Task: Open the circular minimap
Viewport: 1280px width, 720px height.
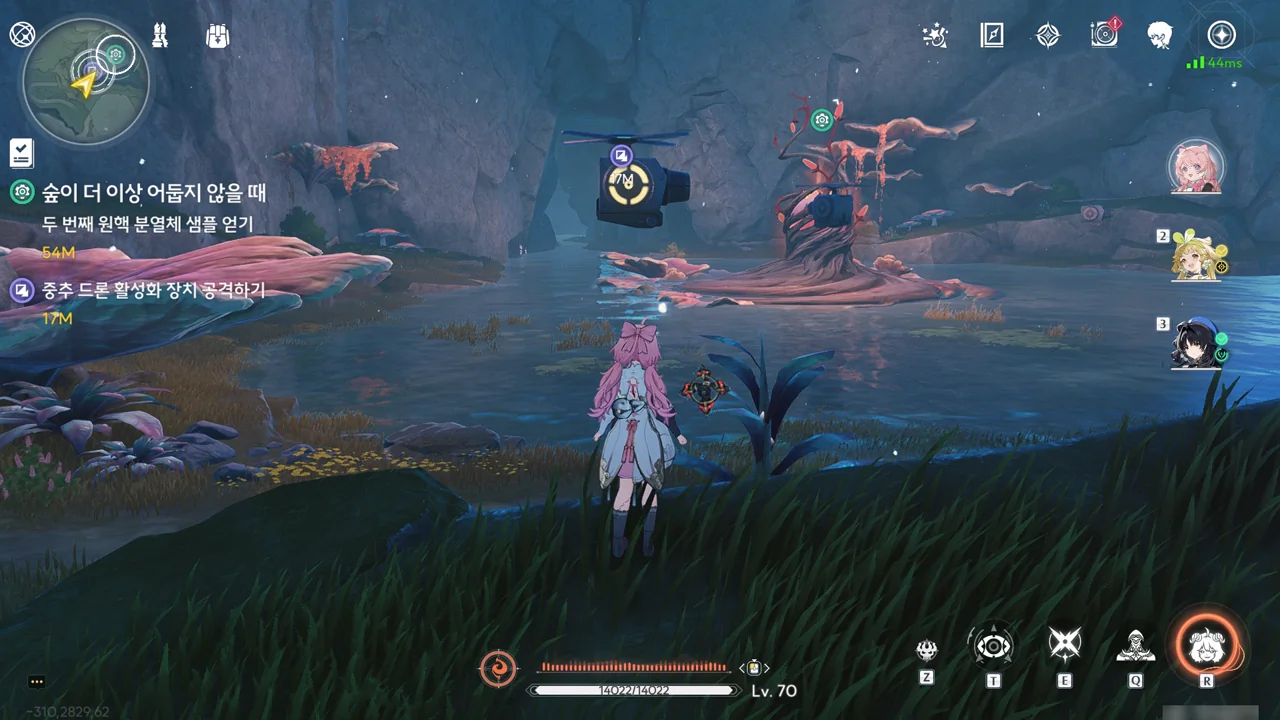Action: (x=86, y=82)
